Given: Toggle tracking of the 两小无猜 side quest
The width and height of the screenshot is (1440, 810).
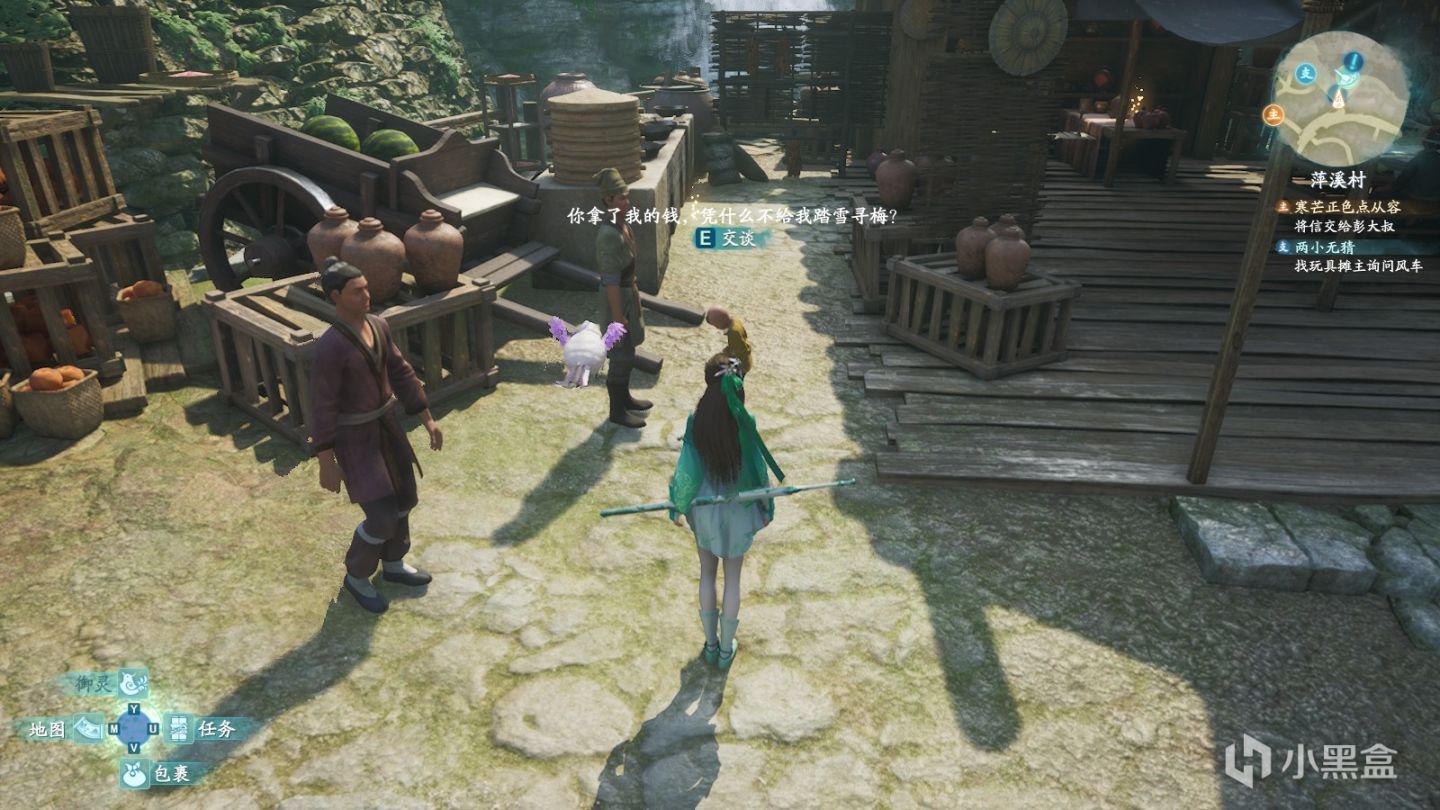Looking at the screenshot, I should (1325, 248).
